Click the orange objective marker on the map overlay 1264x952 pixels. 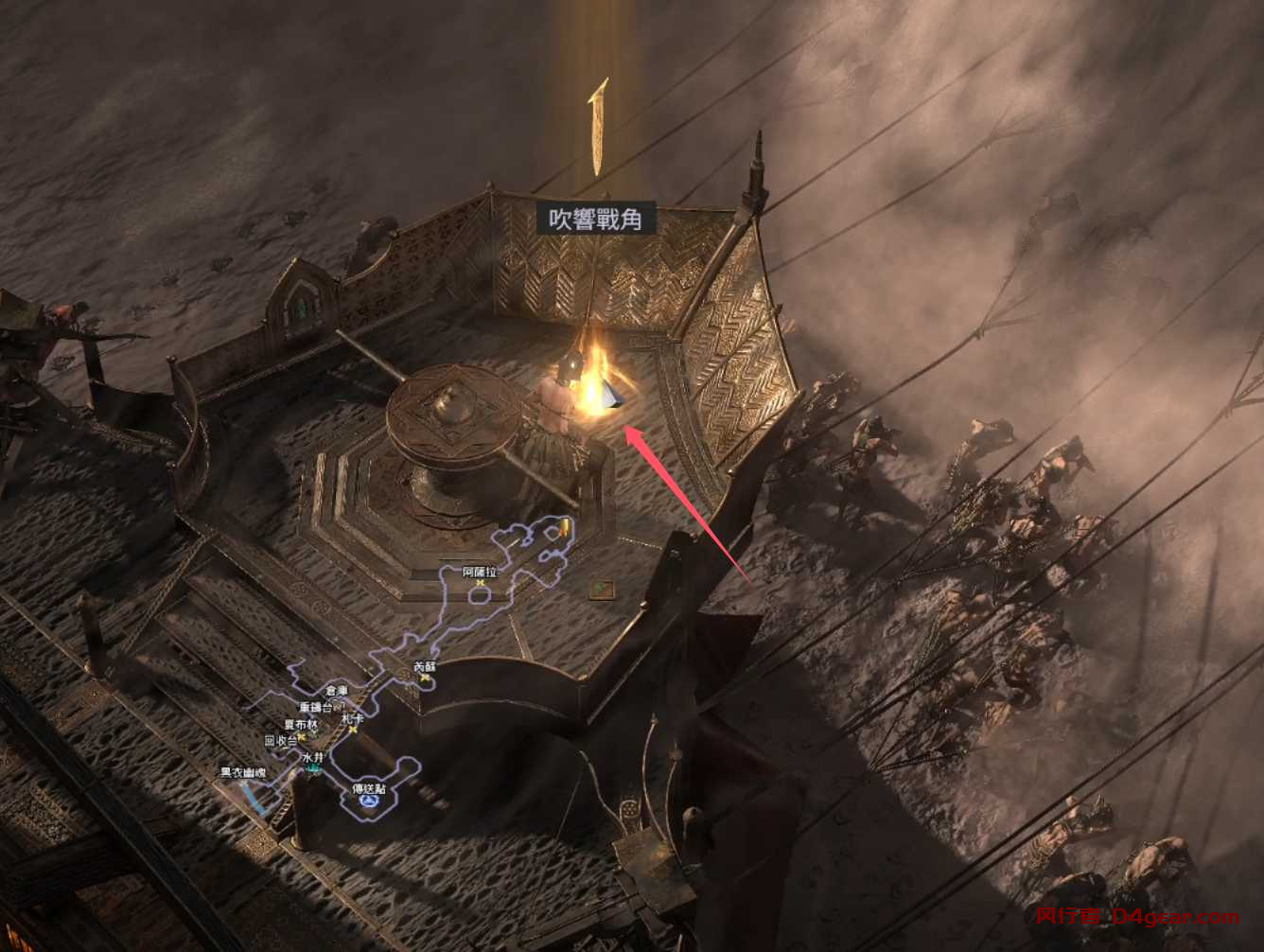[565, 528]
